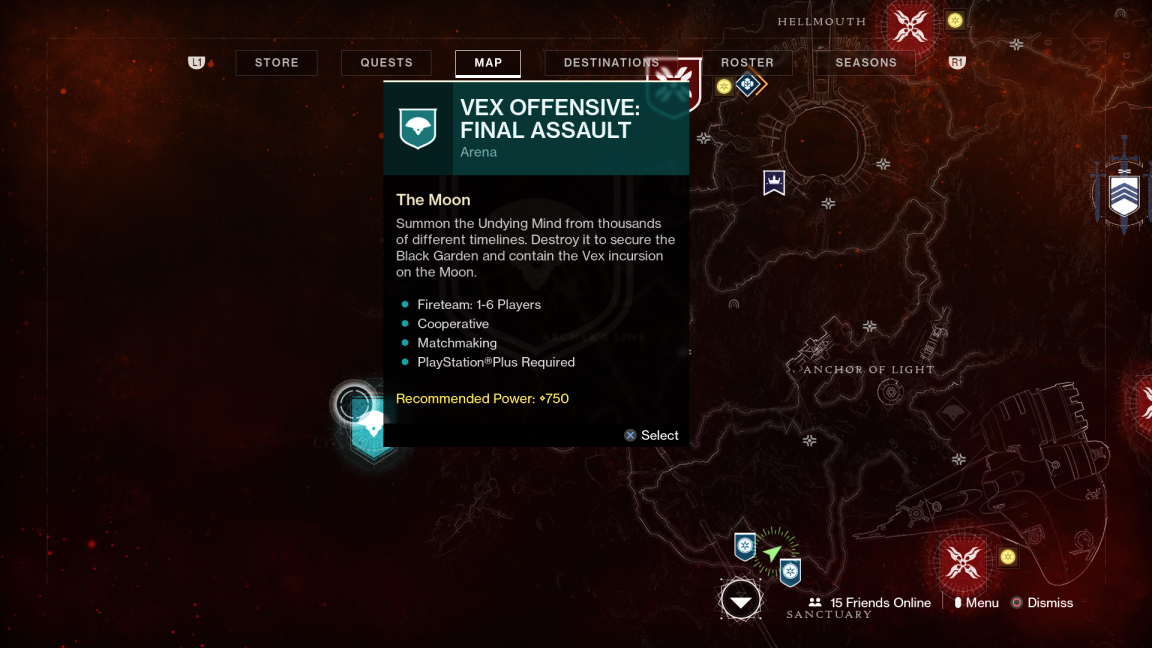Open the Store tab

coord(276,63)
